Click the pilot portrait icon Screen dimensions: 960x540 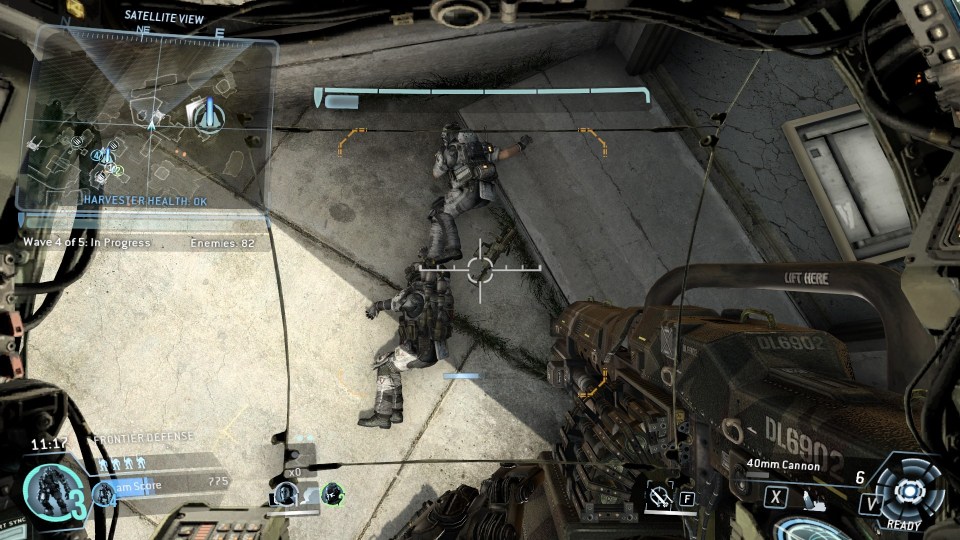point(287,492)
